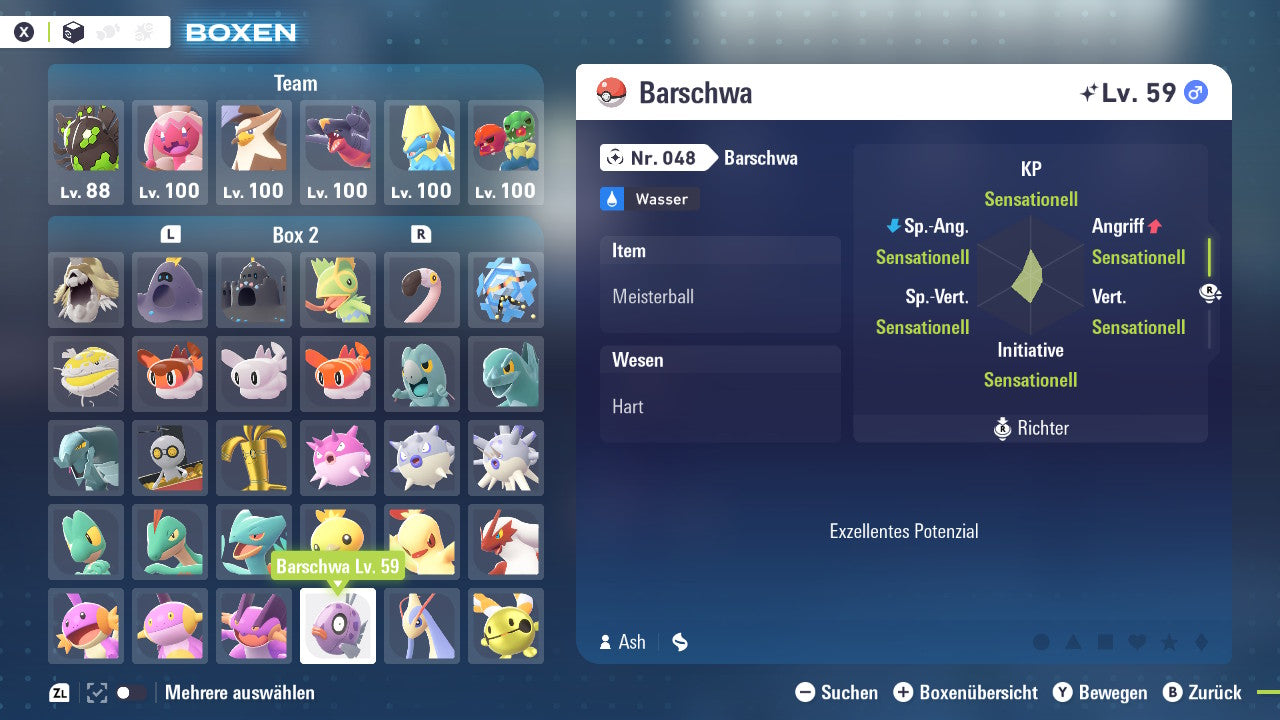1280x720 pixels.
Task: Open the Box 2 title selector
Action: (x=296, y=234)
